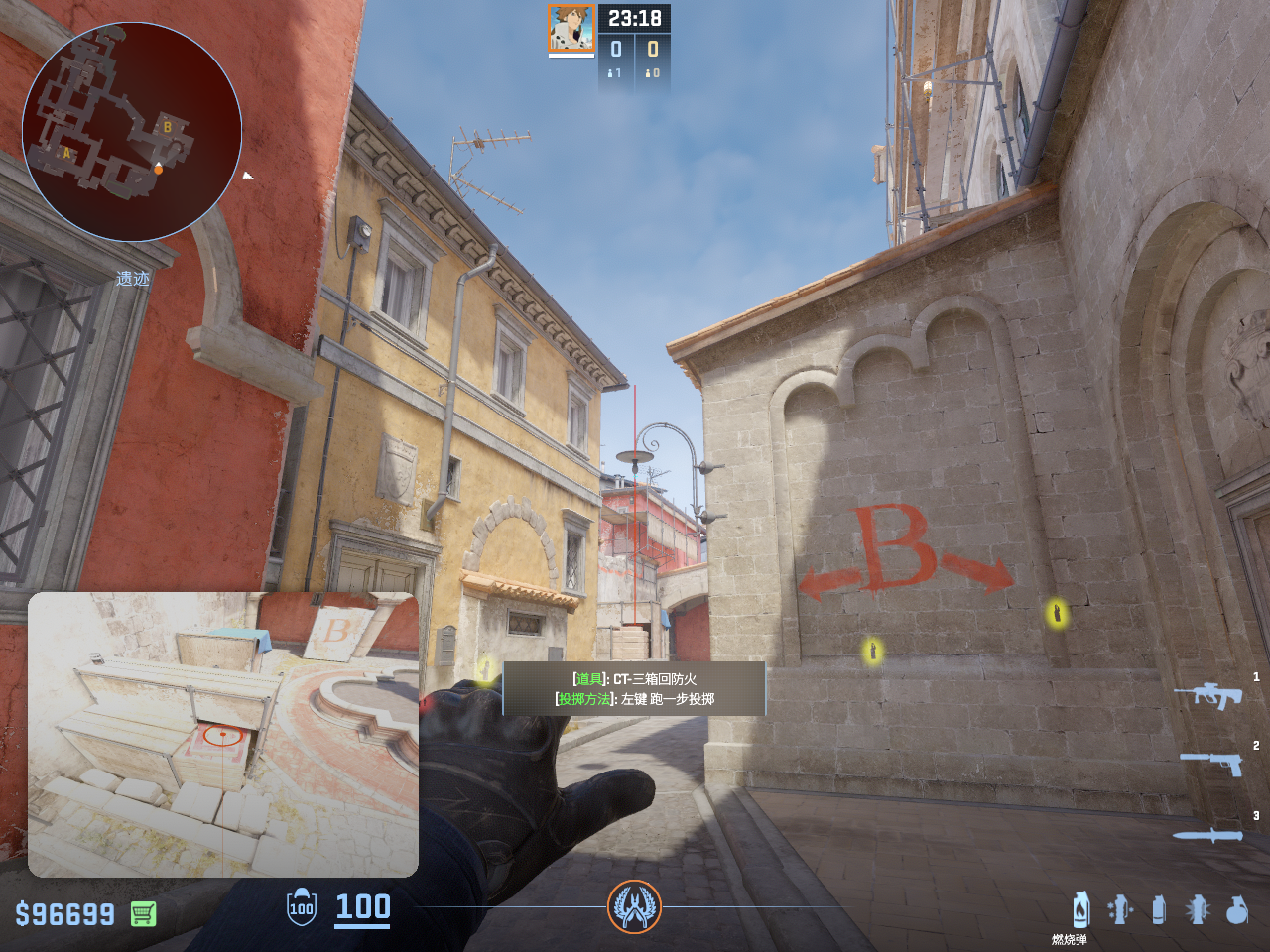Click the circular radar minimap
This screenshot has width=1270, height=952.
(132, 132)
